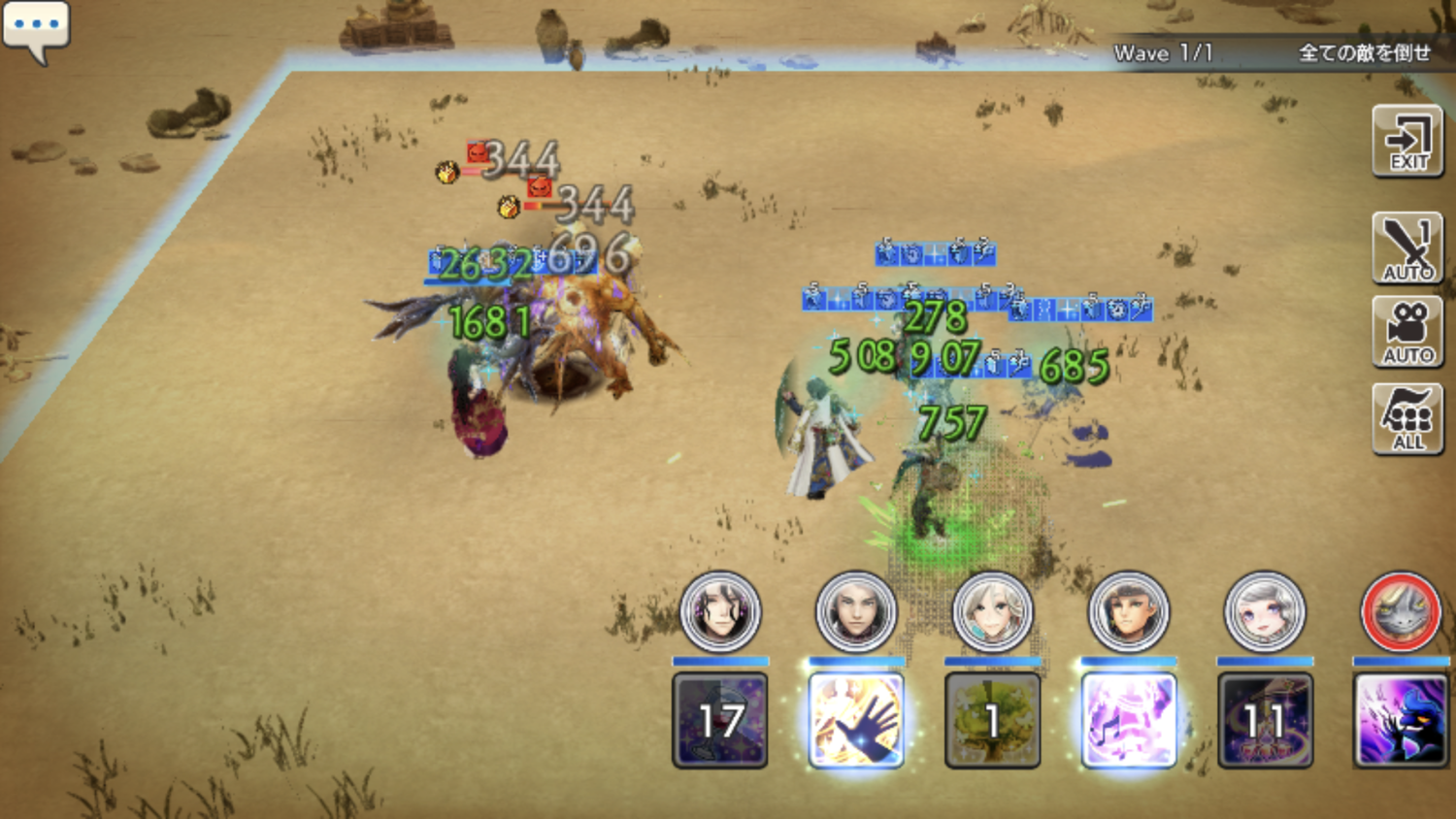Tap the skill with cooldown 17
The width and height of the screenshot is (1456, 819).
720,720
